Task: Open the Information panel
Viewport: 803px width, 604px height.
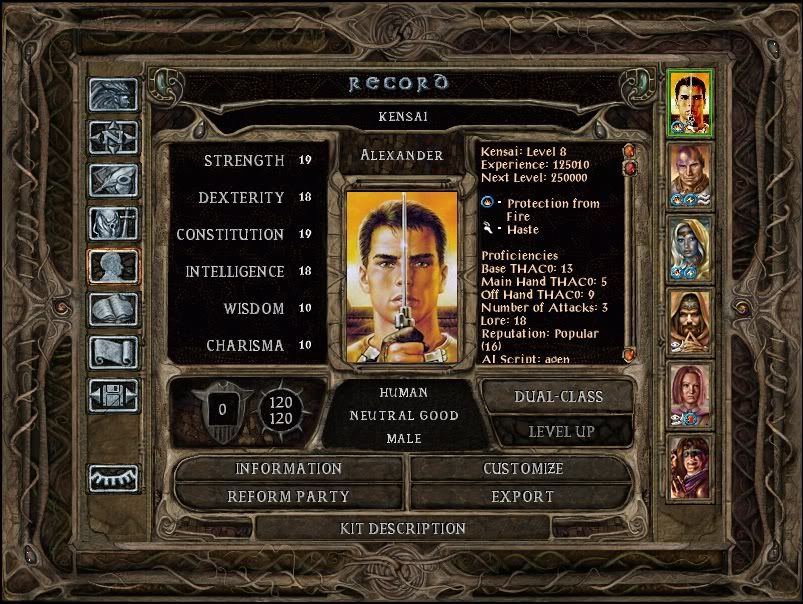Action: click(288, 468)
